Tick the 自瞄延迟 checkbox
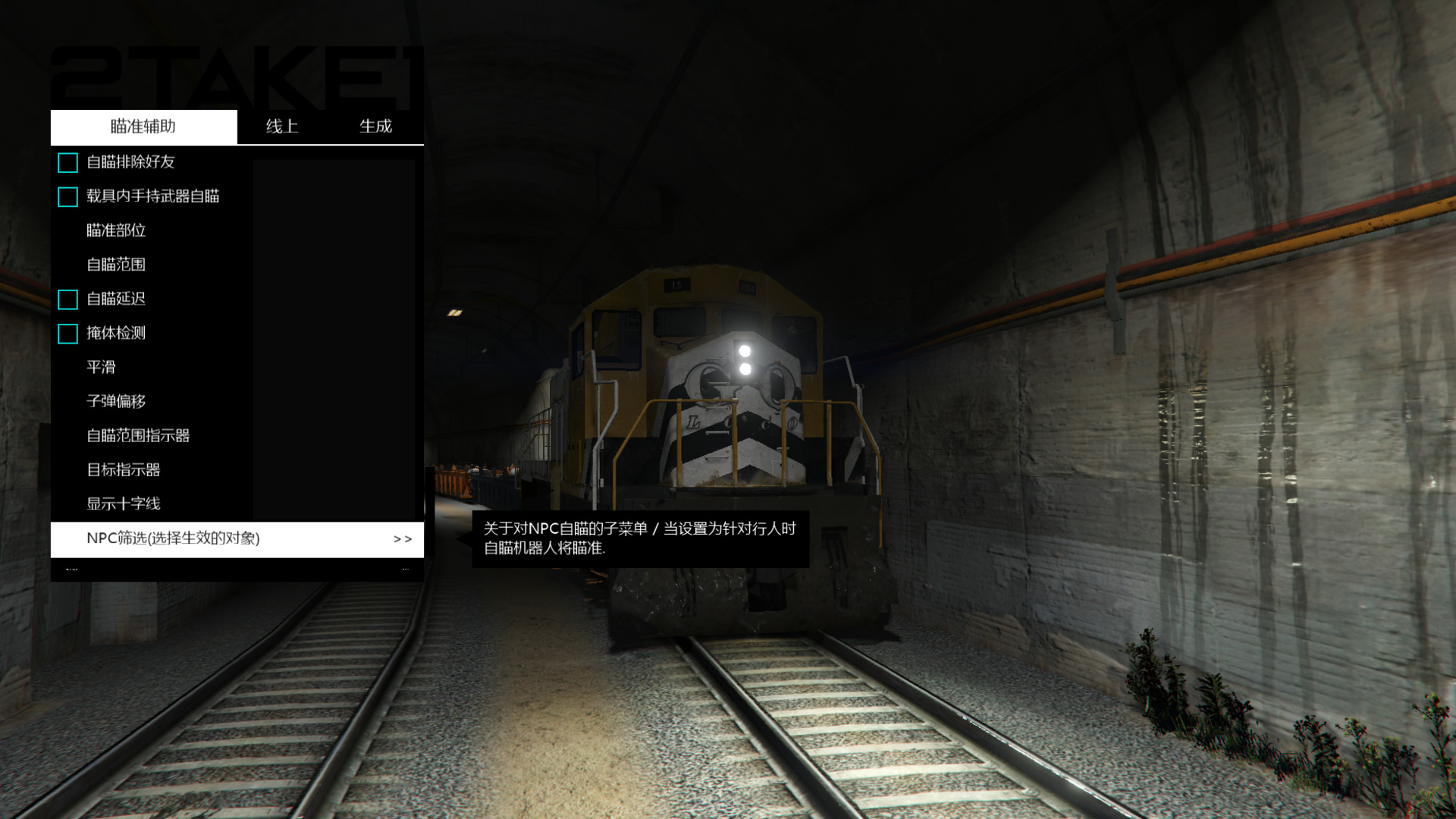Image resolution: width=1456 pixels, height=819 pixels. [68, 300]
